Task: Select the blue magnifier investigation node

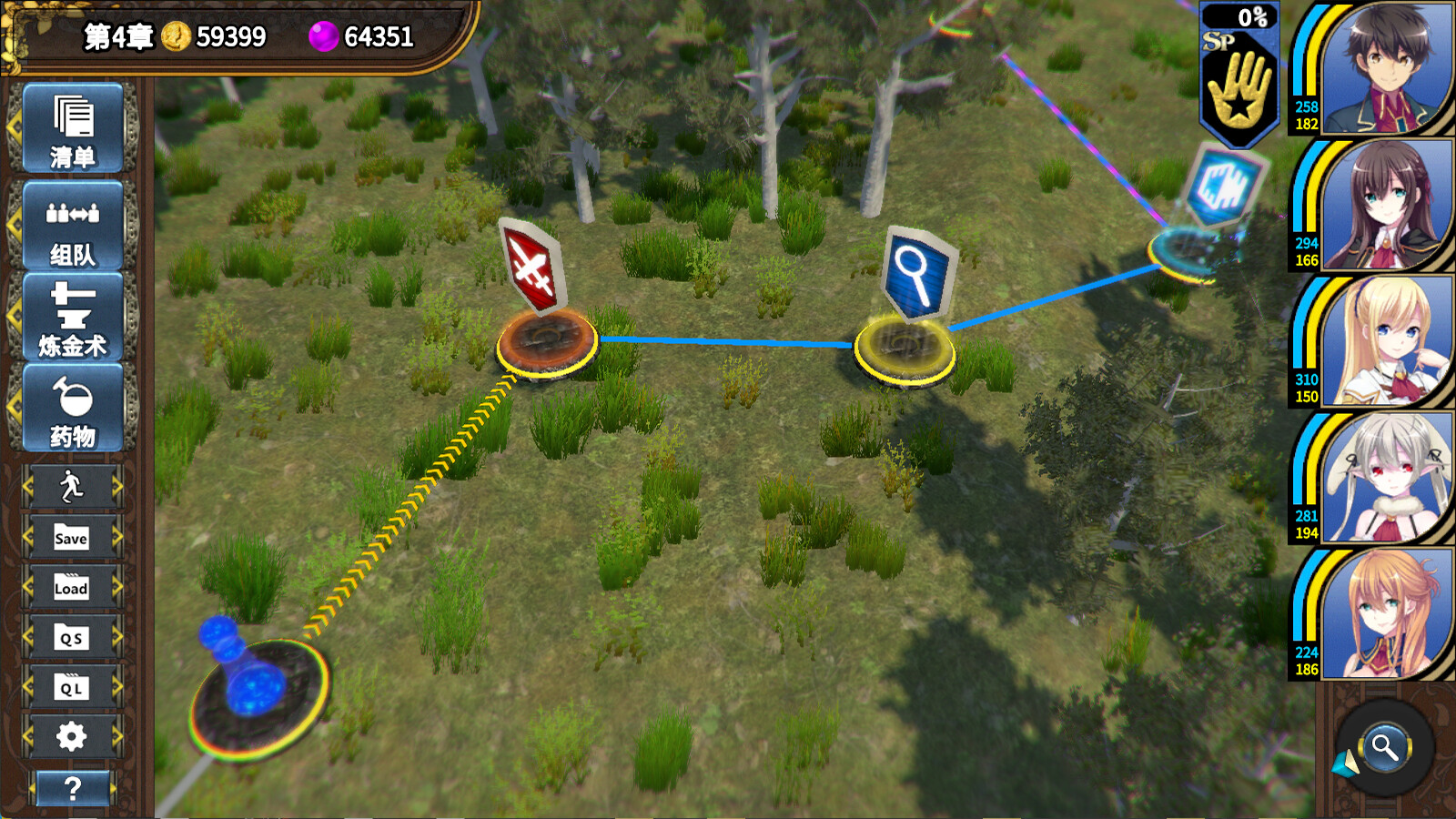Action: (x=905, y=347)
